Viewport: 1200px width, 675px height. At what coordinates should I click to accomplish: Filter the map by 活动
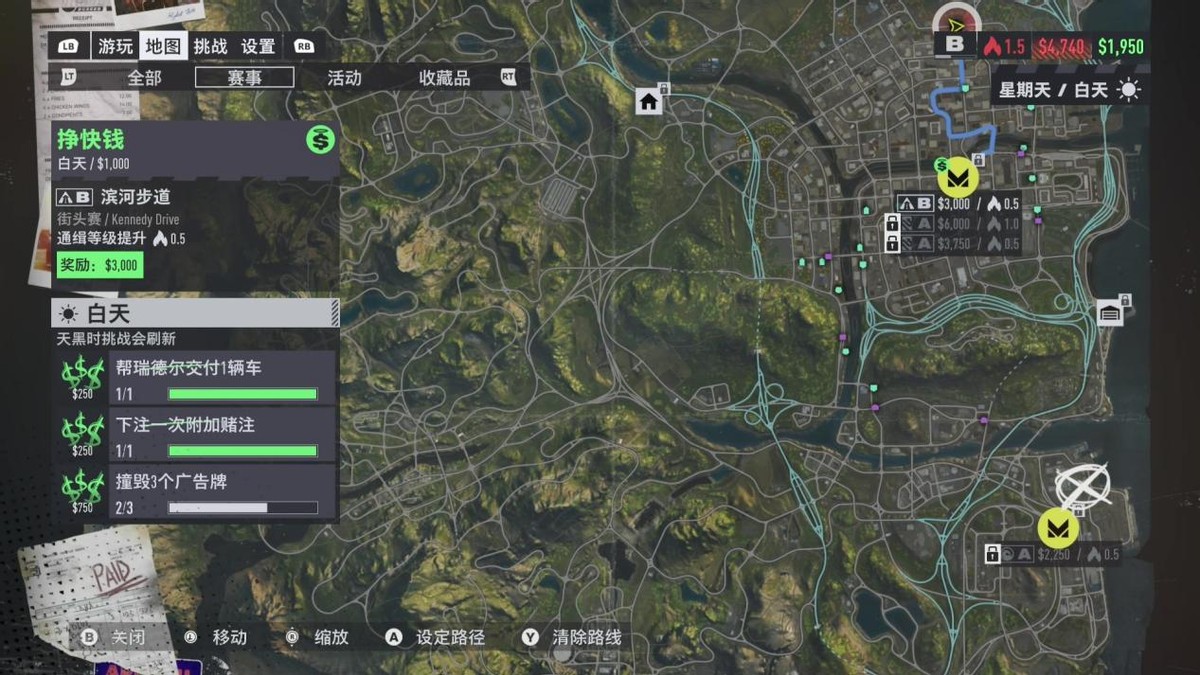(x=344, y=77)
